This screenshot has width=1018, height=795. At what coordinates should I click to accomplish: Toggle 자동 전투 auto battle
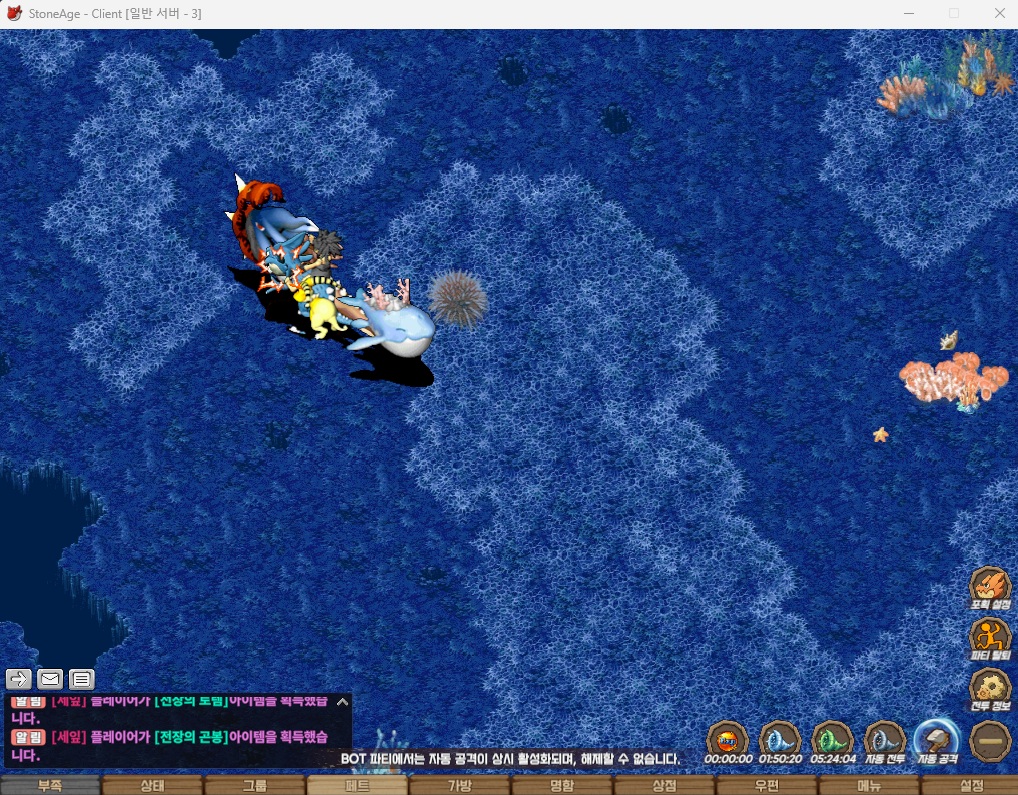pyautogui.click(x=884, y=741)
